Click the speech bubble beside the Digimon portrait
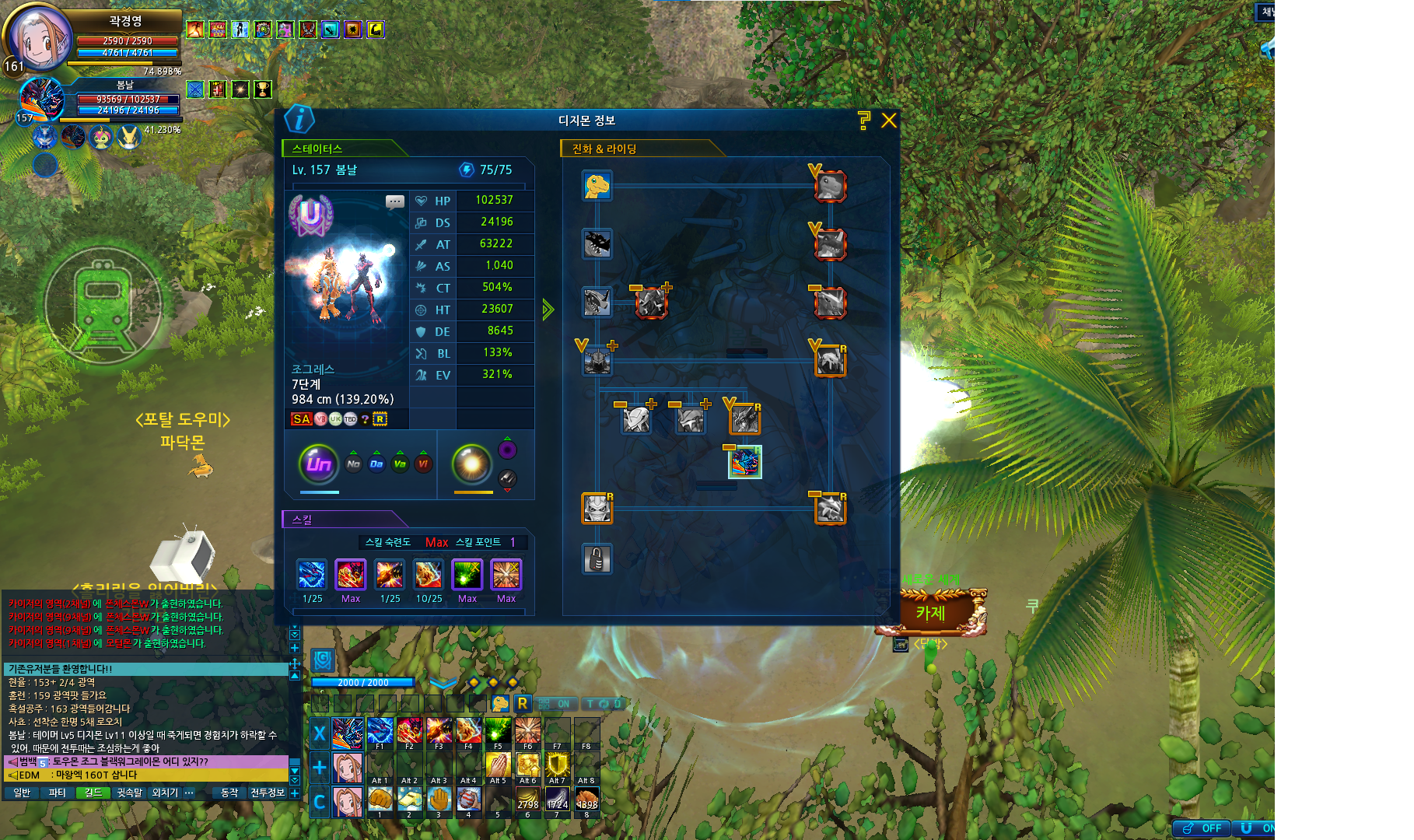This screenshot has width=1414, height=840. pos(395,202)
